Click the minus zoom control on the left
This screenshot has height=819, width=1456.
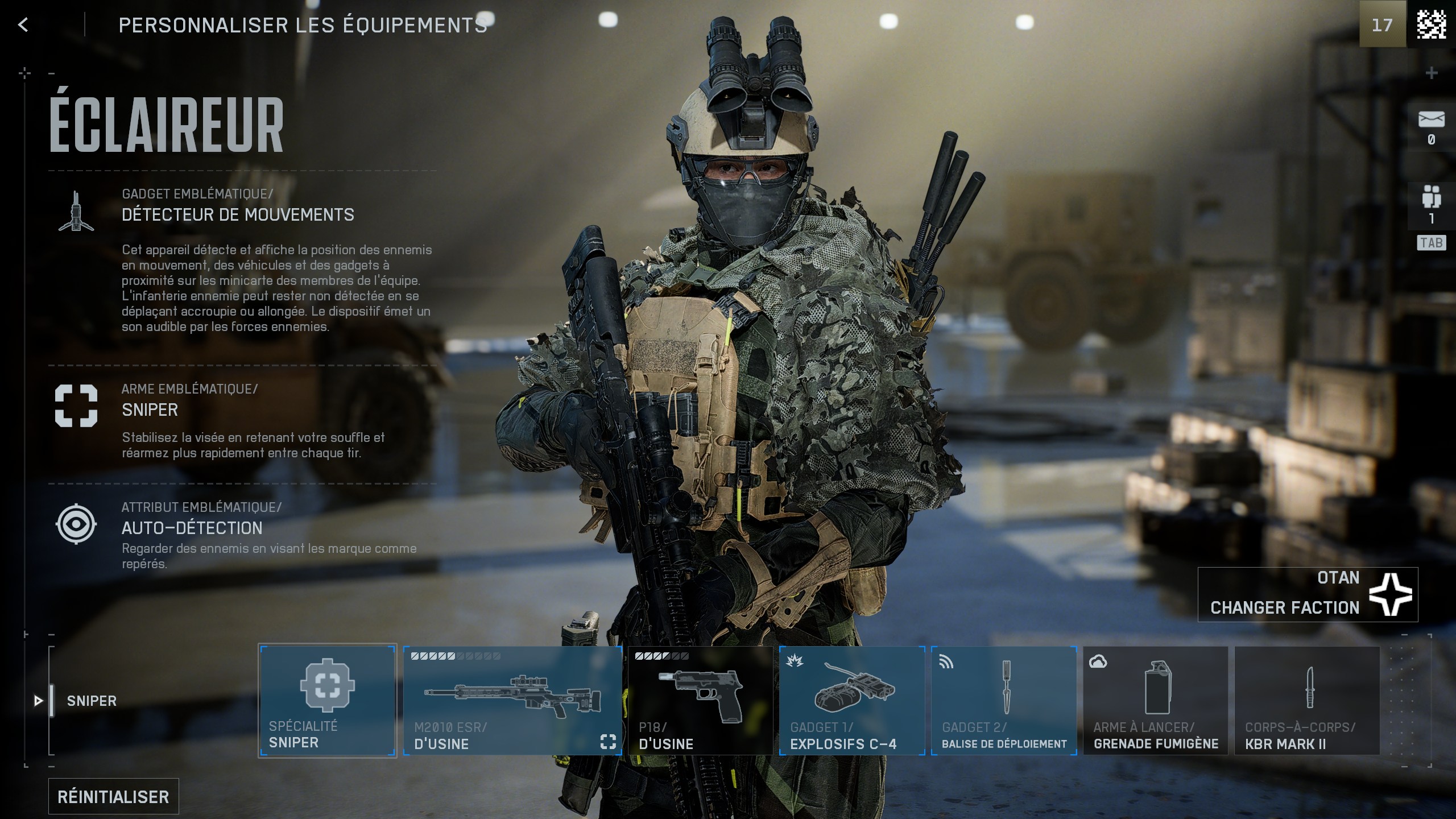(52, 72)
